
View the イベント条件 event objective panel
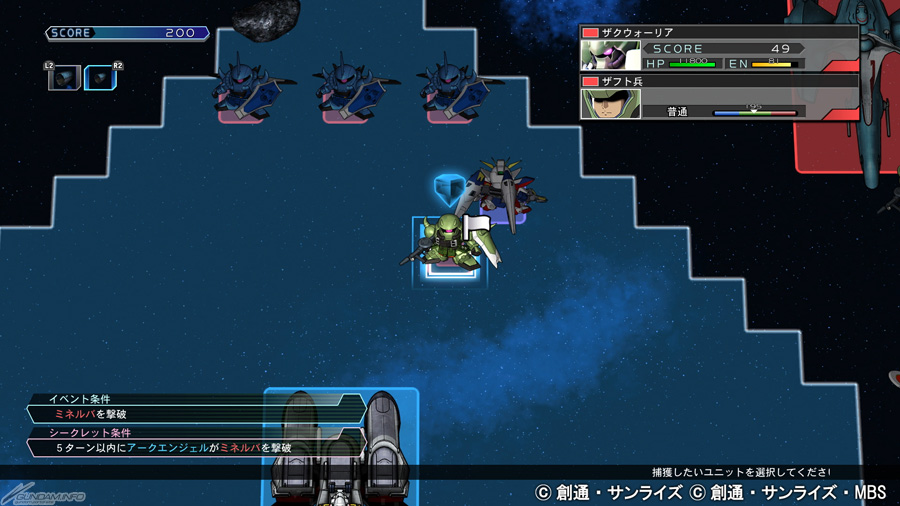point(195,407)
